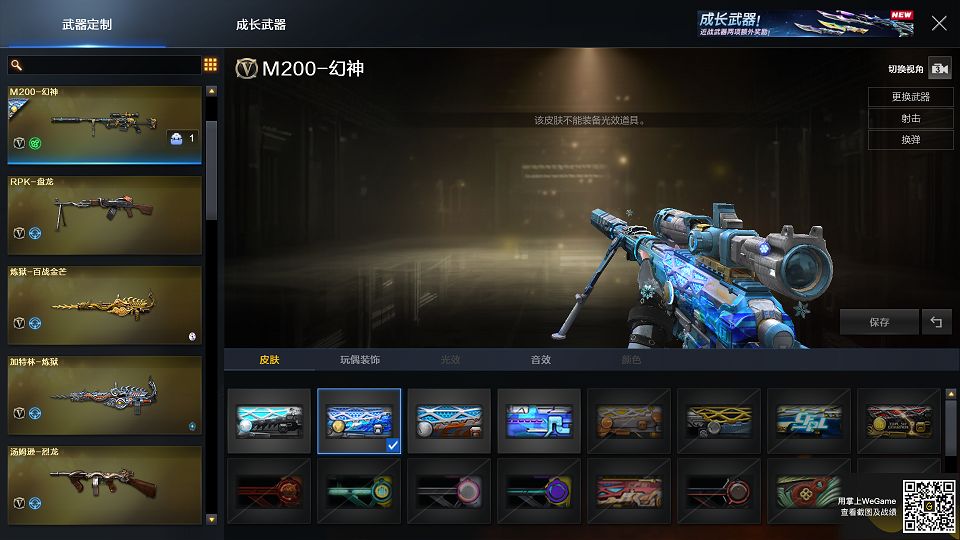Save the customization with 保存
This screenshot has height=540, width=960.
pyautogui.click(x=879, y=322)
